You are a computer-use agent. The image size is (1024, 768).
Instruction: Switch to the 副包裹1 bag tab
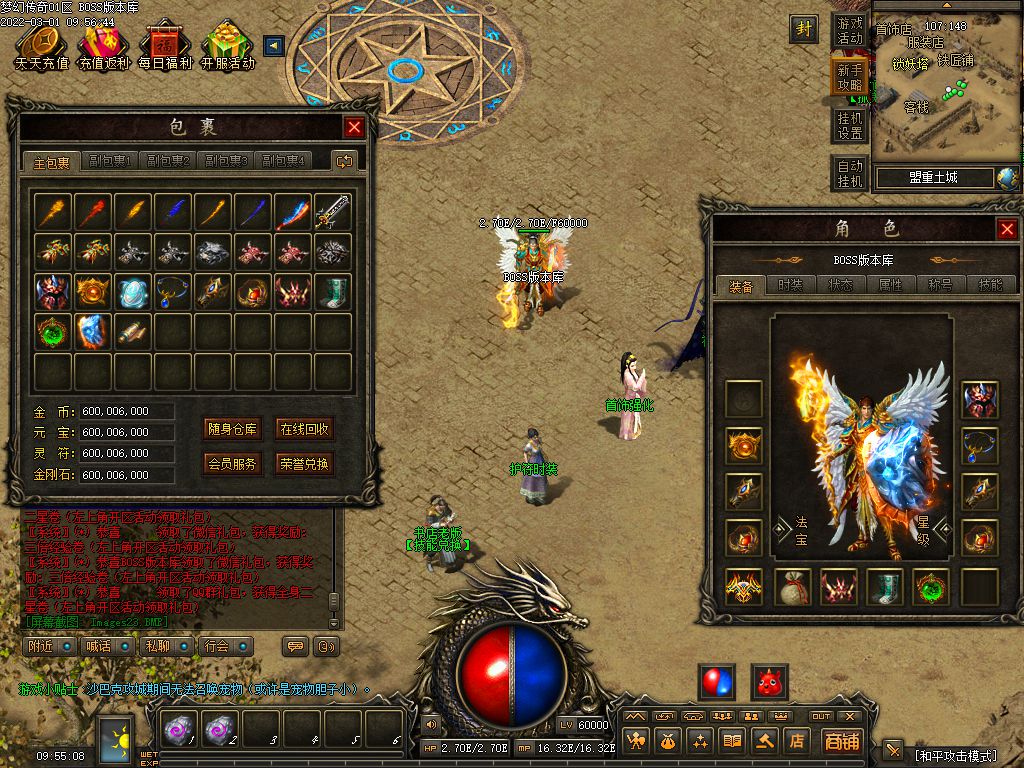coord(110,161)
